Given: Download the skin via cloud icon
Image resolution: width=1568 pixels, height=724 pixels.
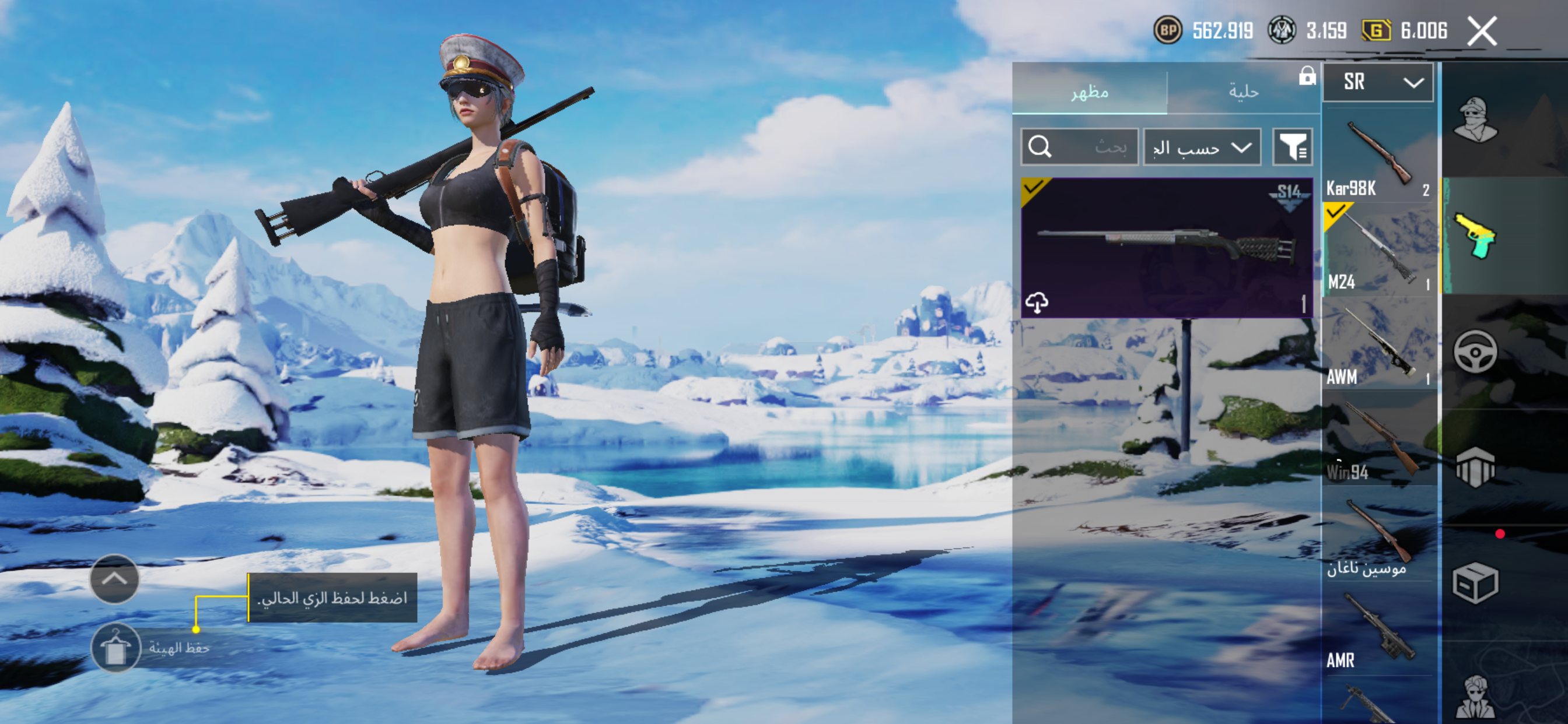Looking at the screenshot, I should tap(1037, 302).
